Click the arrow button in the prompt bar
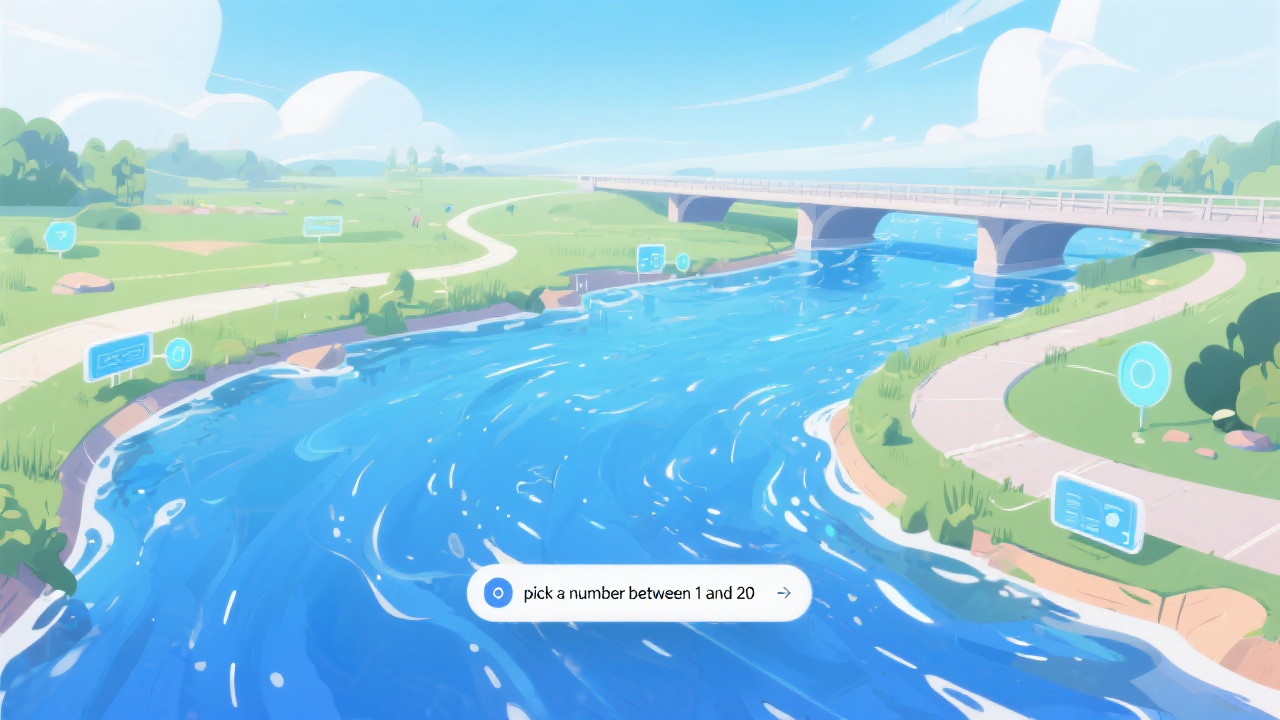Screen dimensions: 1280x720 point(784,593)
